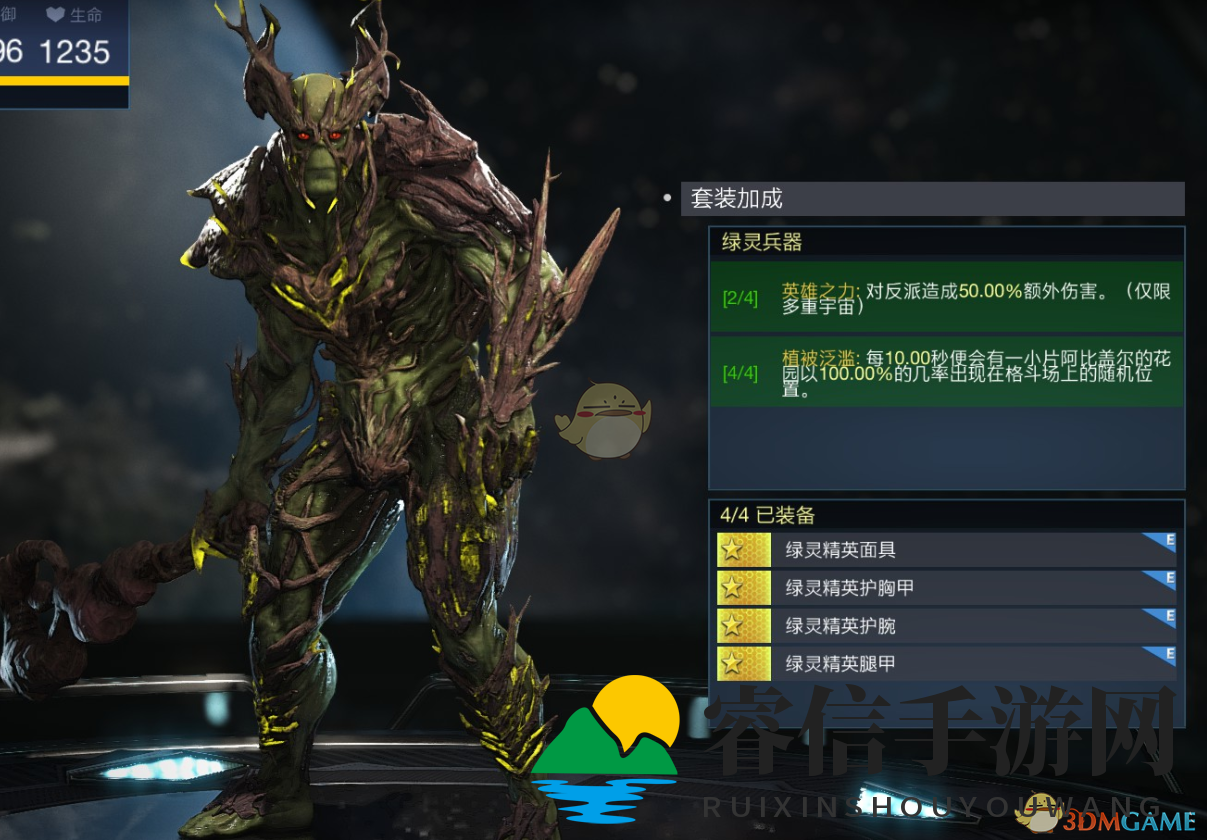
Task: Open the 套装加成 set bonus header
Action: coord(932,198)
